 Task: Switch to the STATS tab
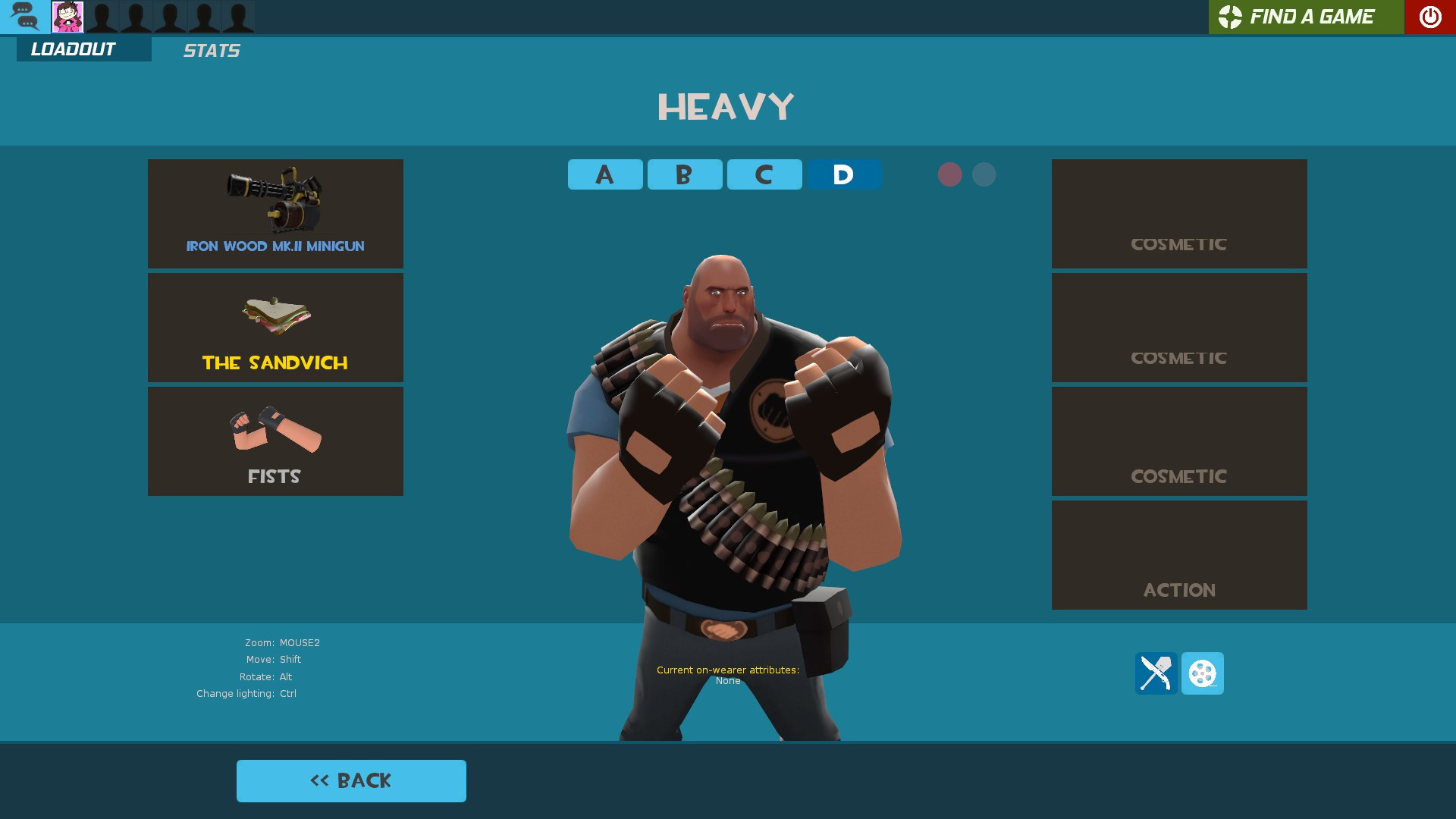pos(211,50)
